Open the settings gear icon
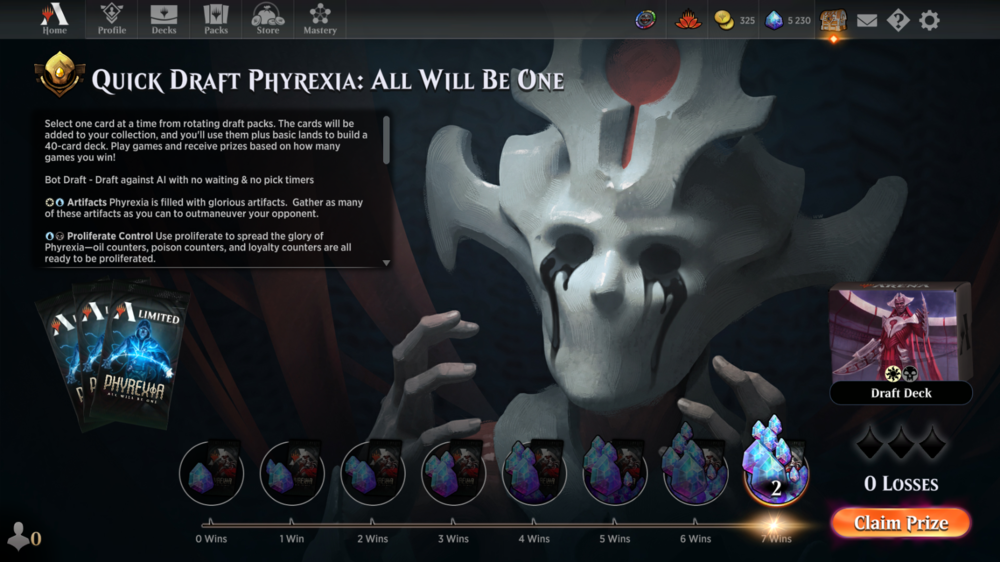Screen dimensions: 1000x562 [930, 20]
